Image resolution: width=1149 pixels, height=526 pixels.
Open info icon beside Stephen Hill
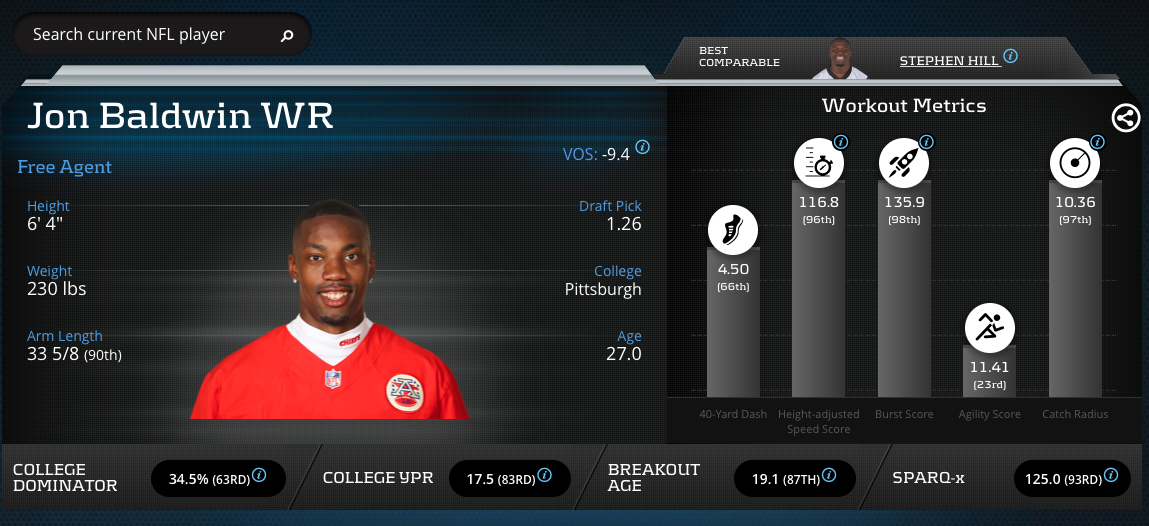pyautogui.click(x=1011, y=56)
